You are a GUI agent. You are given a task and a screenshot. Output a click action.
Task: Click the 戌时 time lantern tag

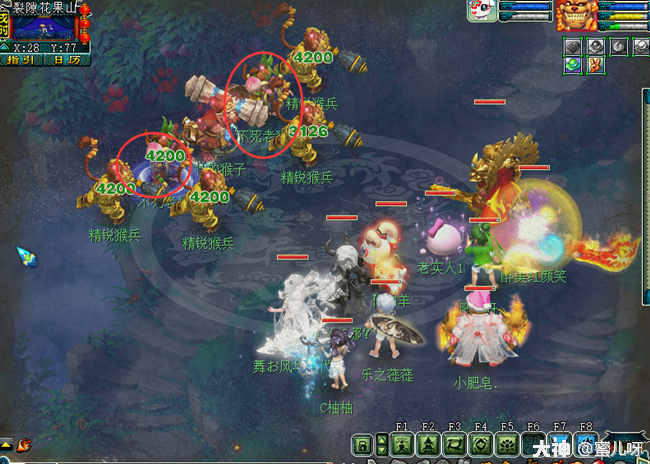[x=6, y=27]
